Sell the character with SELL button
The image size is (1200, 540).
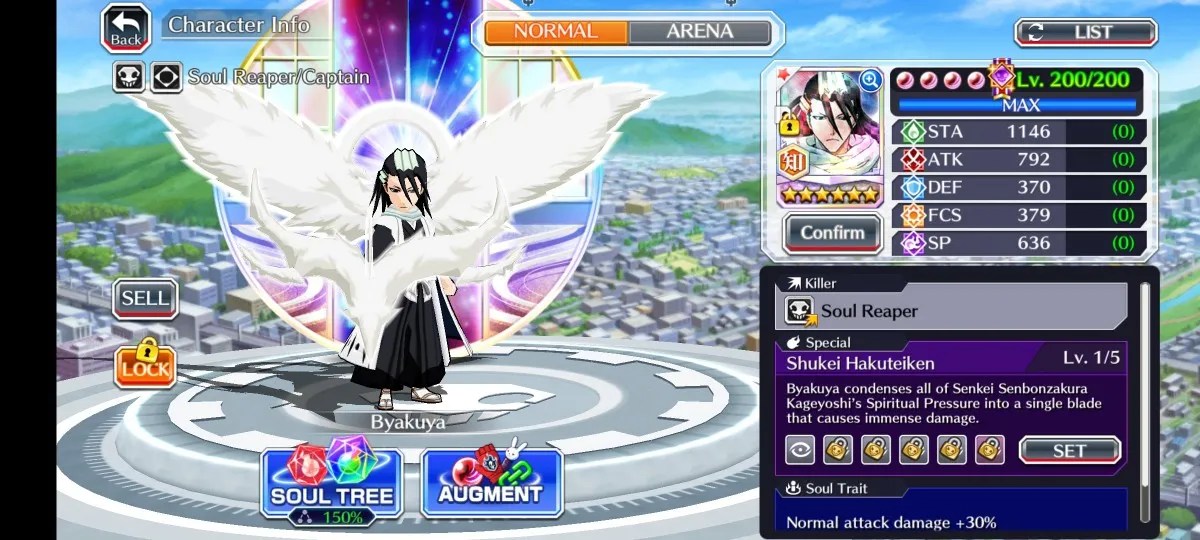[145, 298]
